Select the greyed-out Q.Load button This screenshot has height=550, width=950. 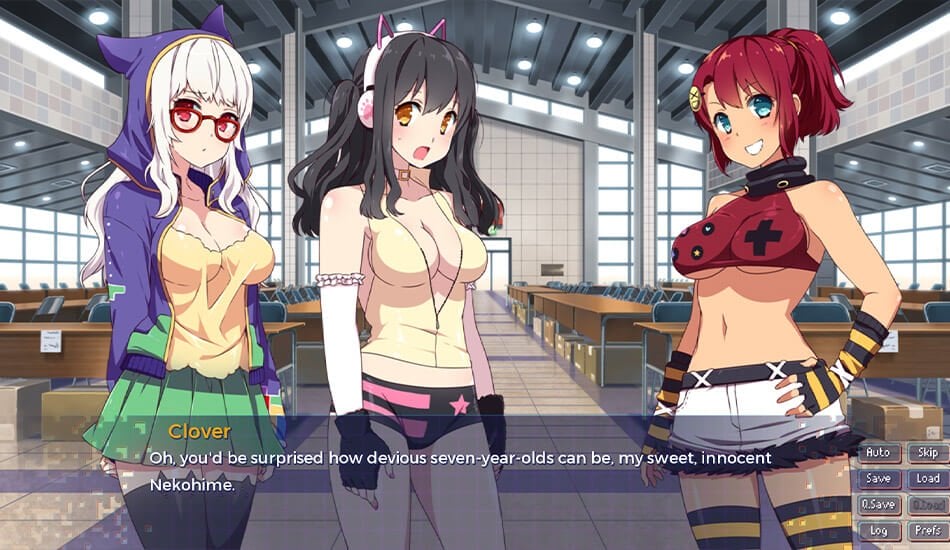coord(927,504)
